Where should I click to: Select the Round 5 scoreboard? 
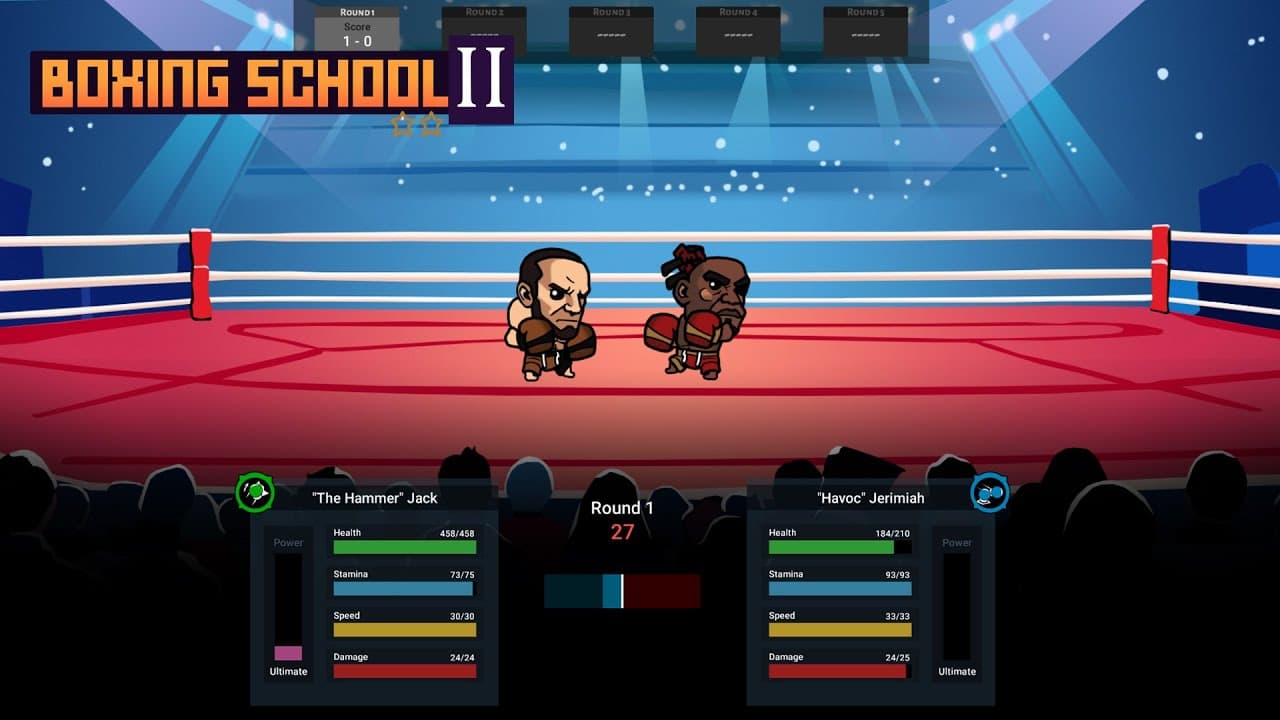point(865,25)
